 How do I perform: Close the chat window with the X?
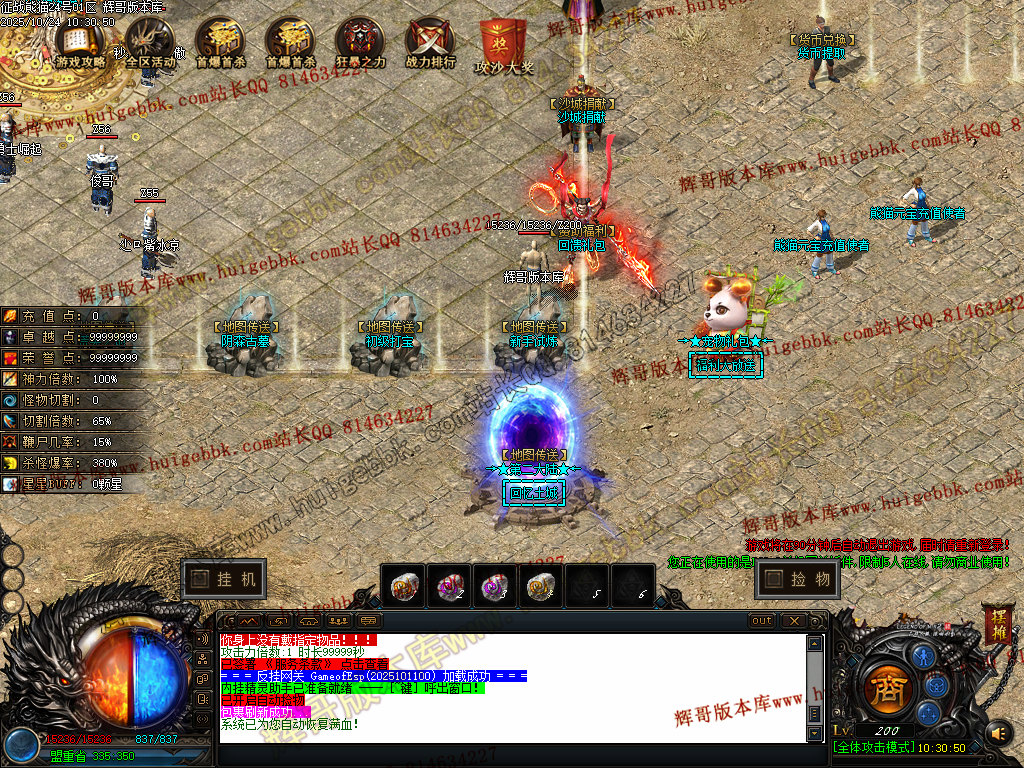pos(792,621)
